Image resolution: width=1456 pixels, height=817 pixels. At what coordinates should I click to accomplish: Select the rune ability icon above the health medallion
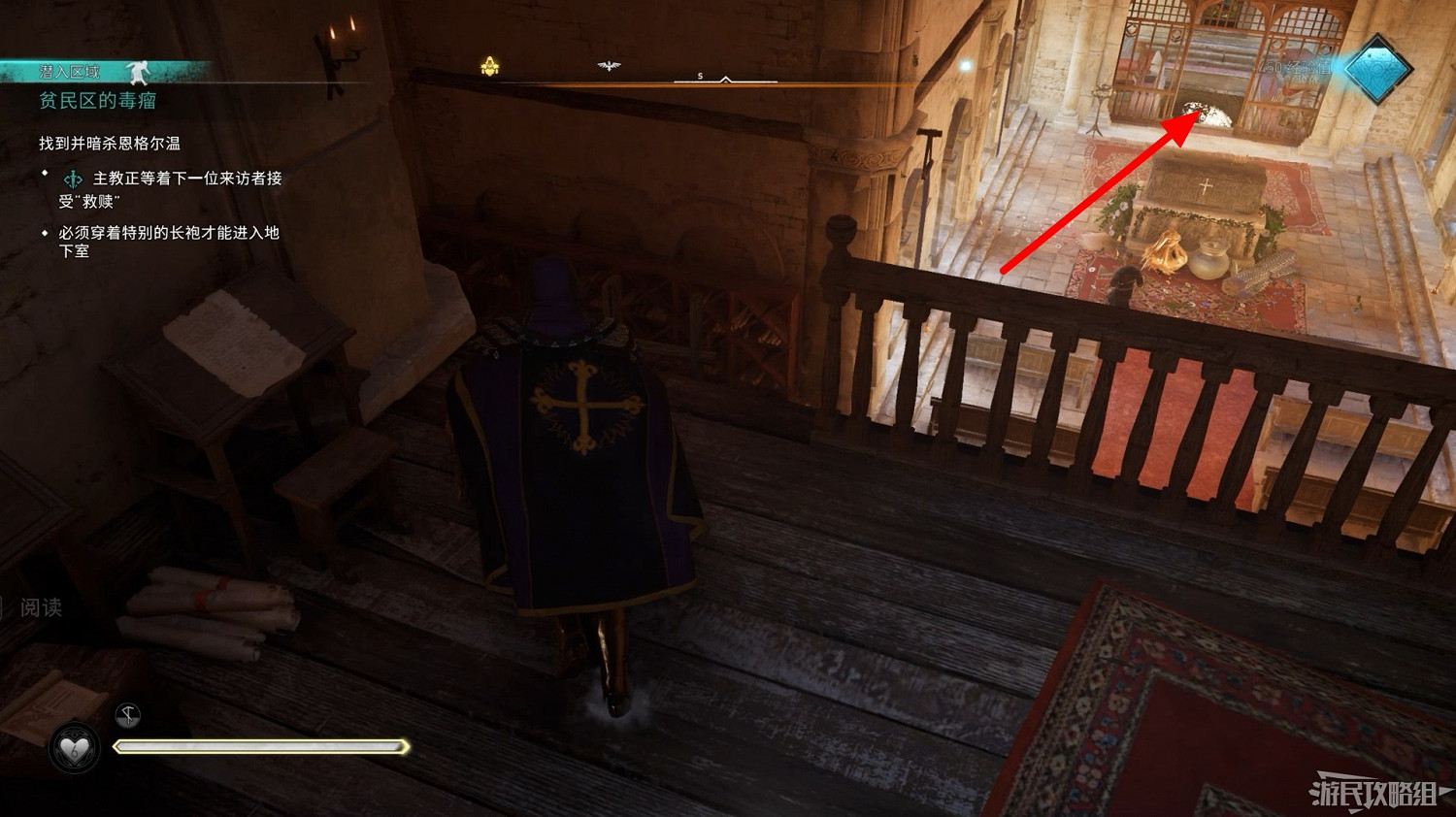[x=127, y=715]
